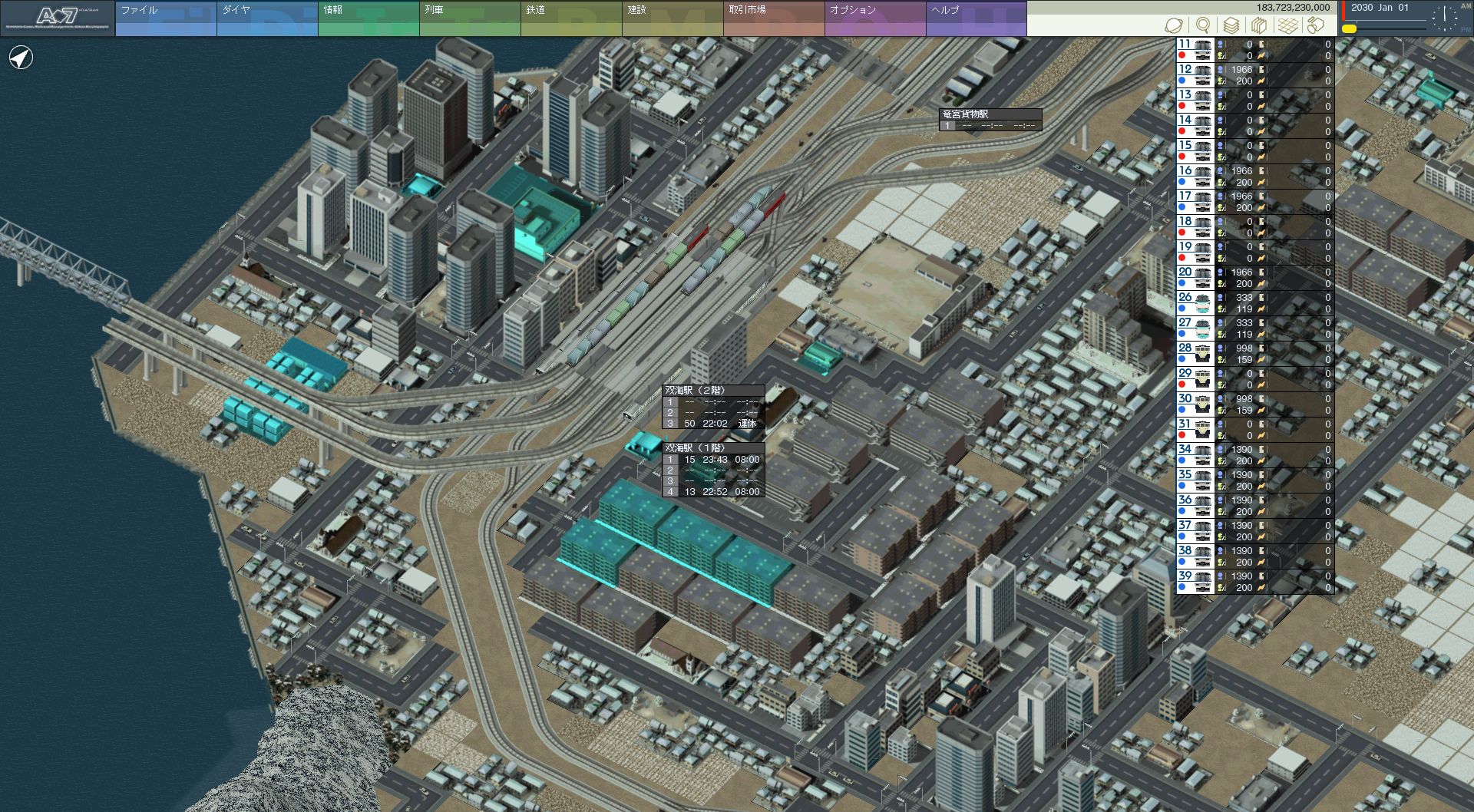Open the 取引市場 (Trading Market) menu

774,18
